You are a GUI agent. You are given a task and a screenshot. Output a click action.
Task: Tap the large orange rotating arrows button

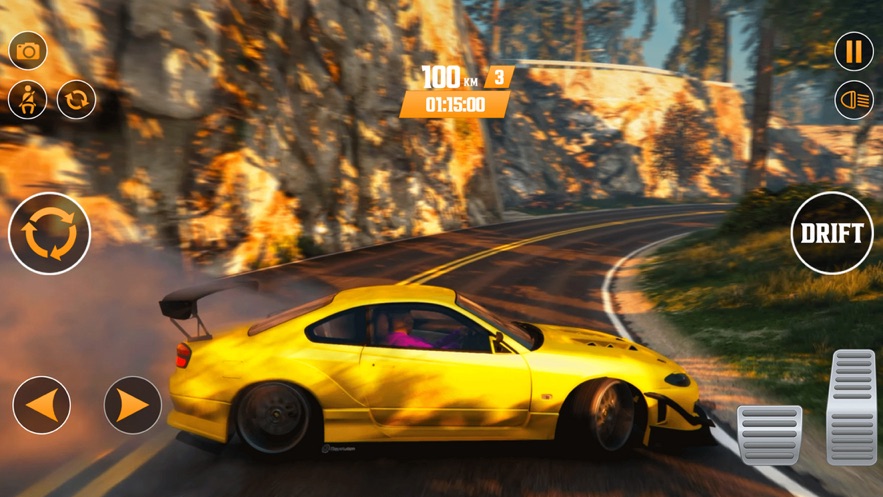tap(49, 234)
